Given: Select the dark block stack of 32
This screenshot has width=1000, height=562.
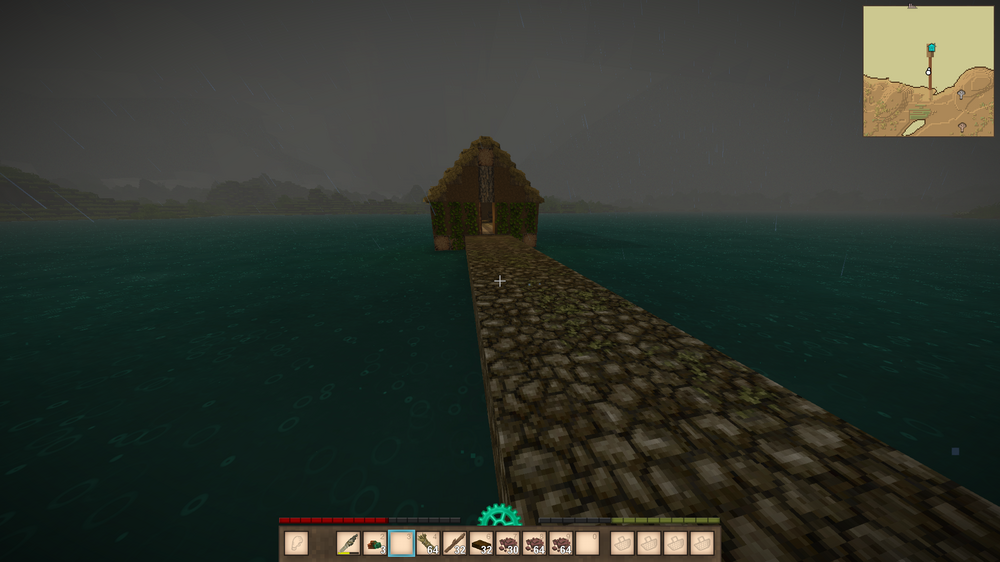Looking at the screenshot, I should pyautogui.click(x=481, y=543).
